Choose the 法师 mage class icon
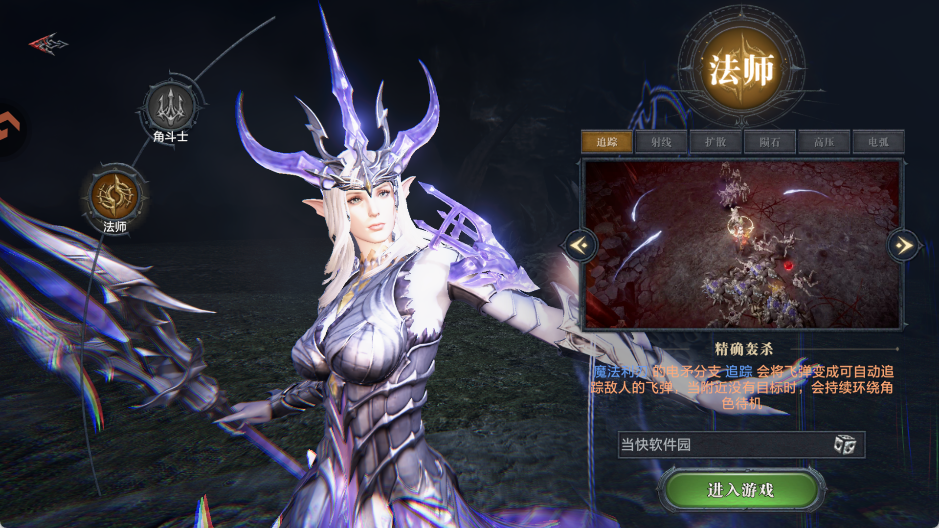This screenshot has height=528, width=939. (x=114, y=194)
